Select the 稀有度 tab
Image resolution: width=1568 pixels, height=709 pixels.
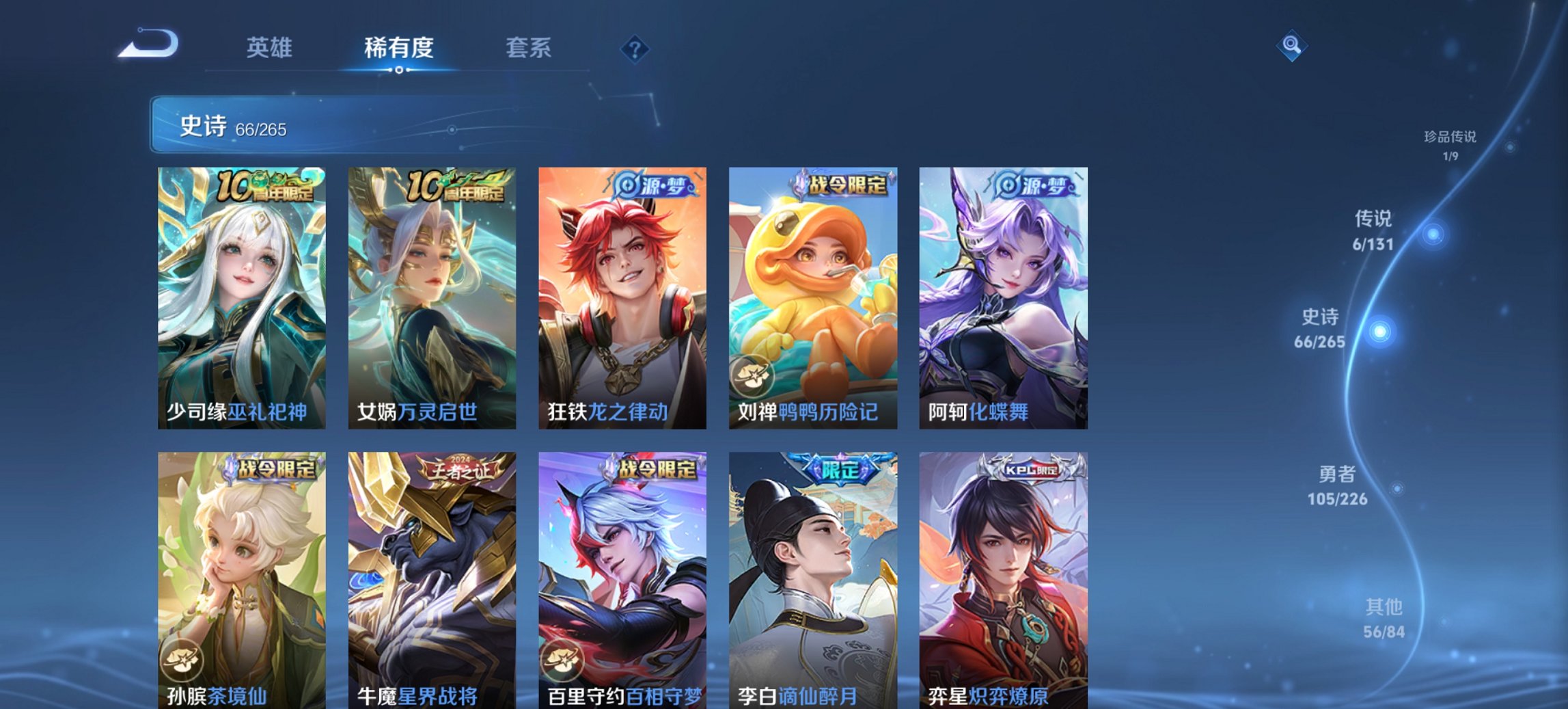pyautogui.click(x=399, y=48)
